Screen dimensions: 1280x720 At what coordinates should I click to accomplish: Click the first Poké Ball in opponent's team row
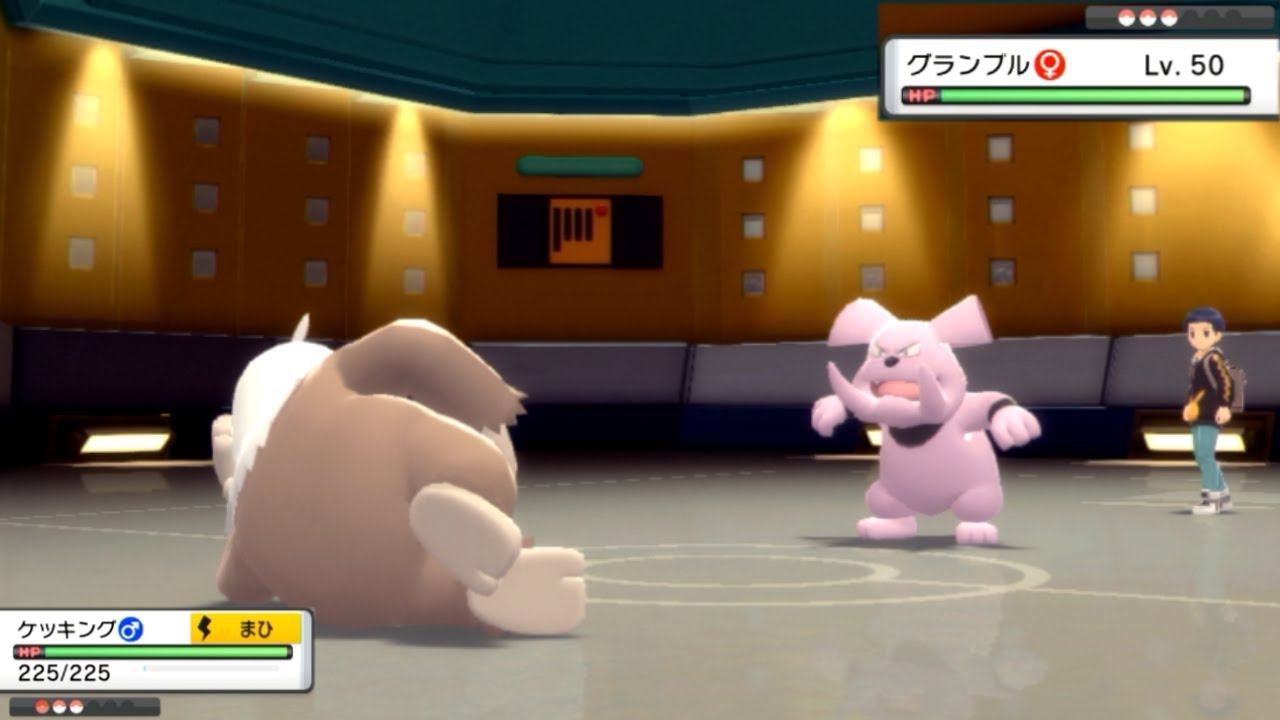pyautogui.click(x=1126, y=16)
